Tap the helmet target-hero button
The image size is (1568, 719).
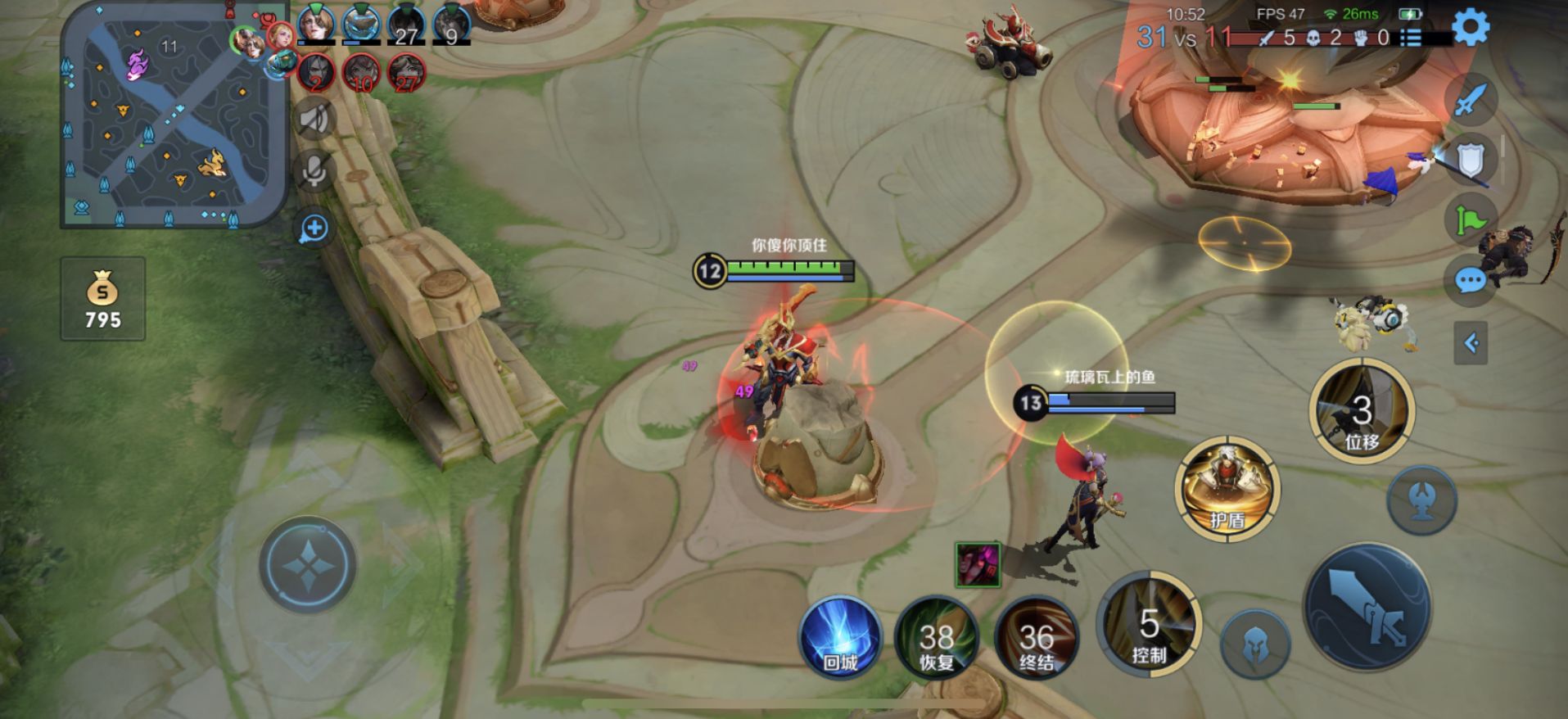click(x=1254, y=644)
